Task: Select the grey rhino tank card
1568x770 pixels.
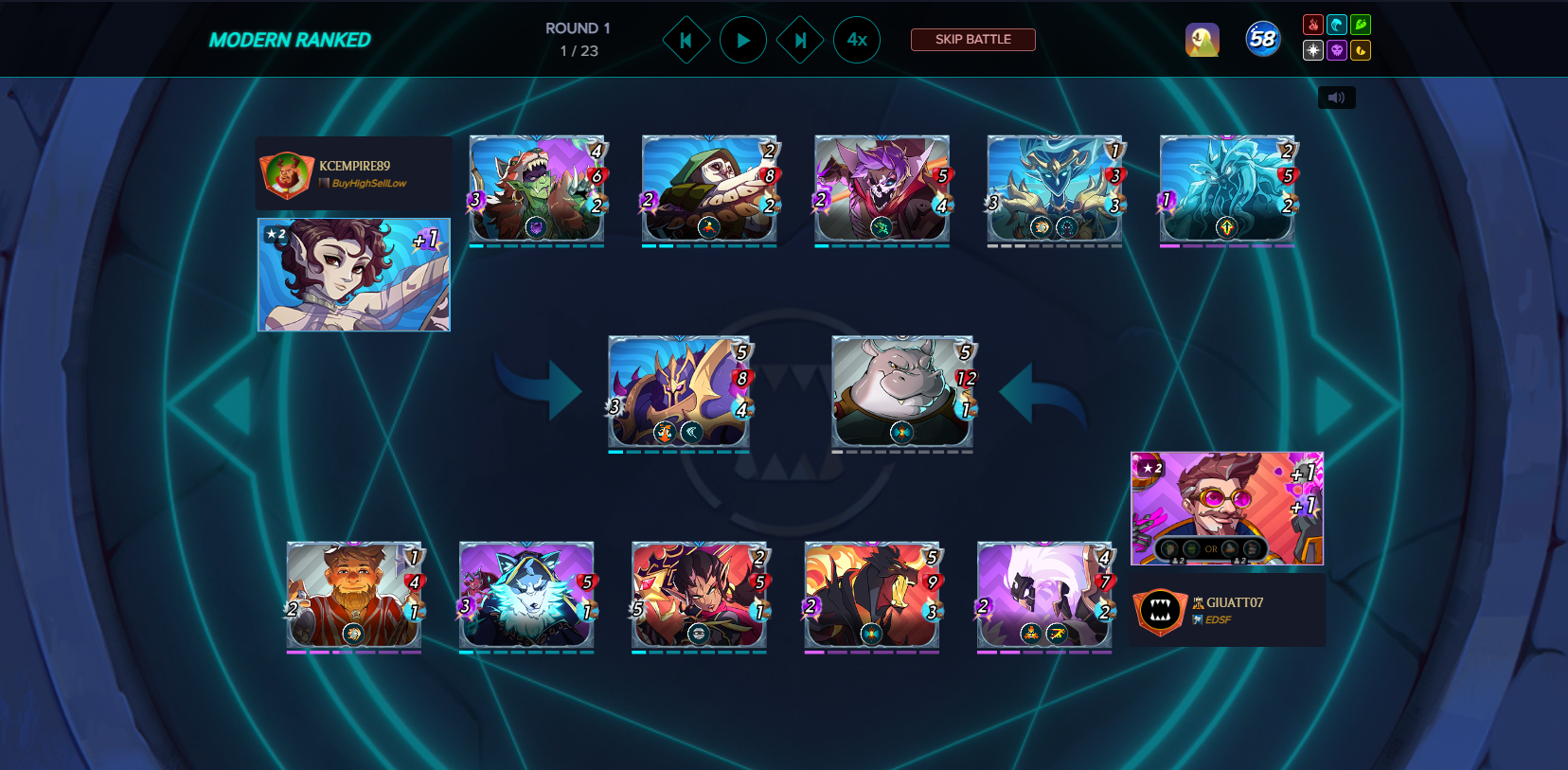Action: pos(902,391)
